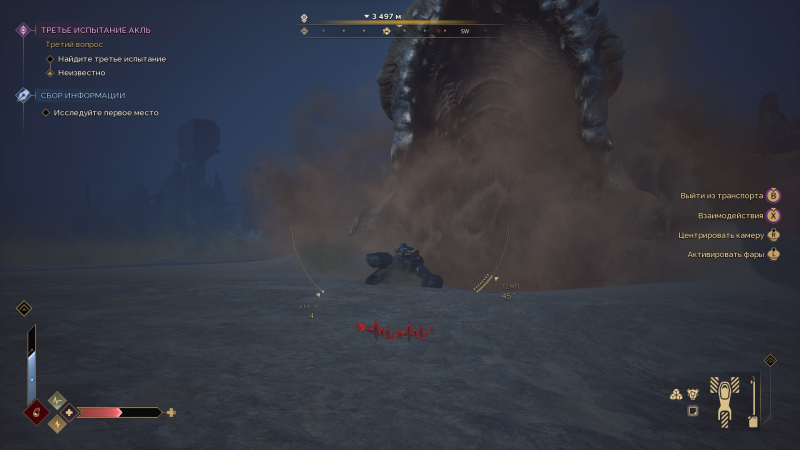Select the 'Сбор информации' quest entry
Image resolution: width=800 pixels, height=450 pixels.
click(x=83, y=95)
